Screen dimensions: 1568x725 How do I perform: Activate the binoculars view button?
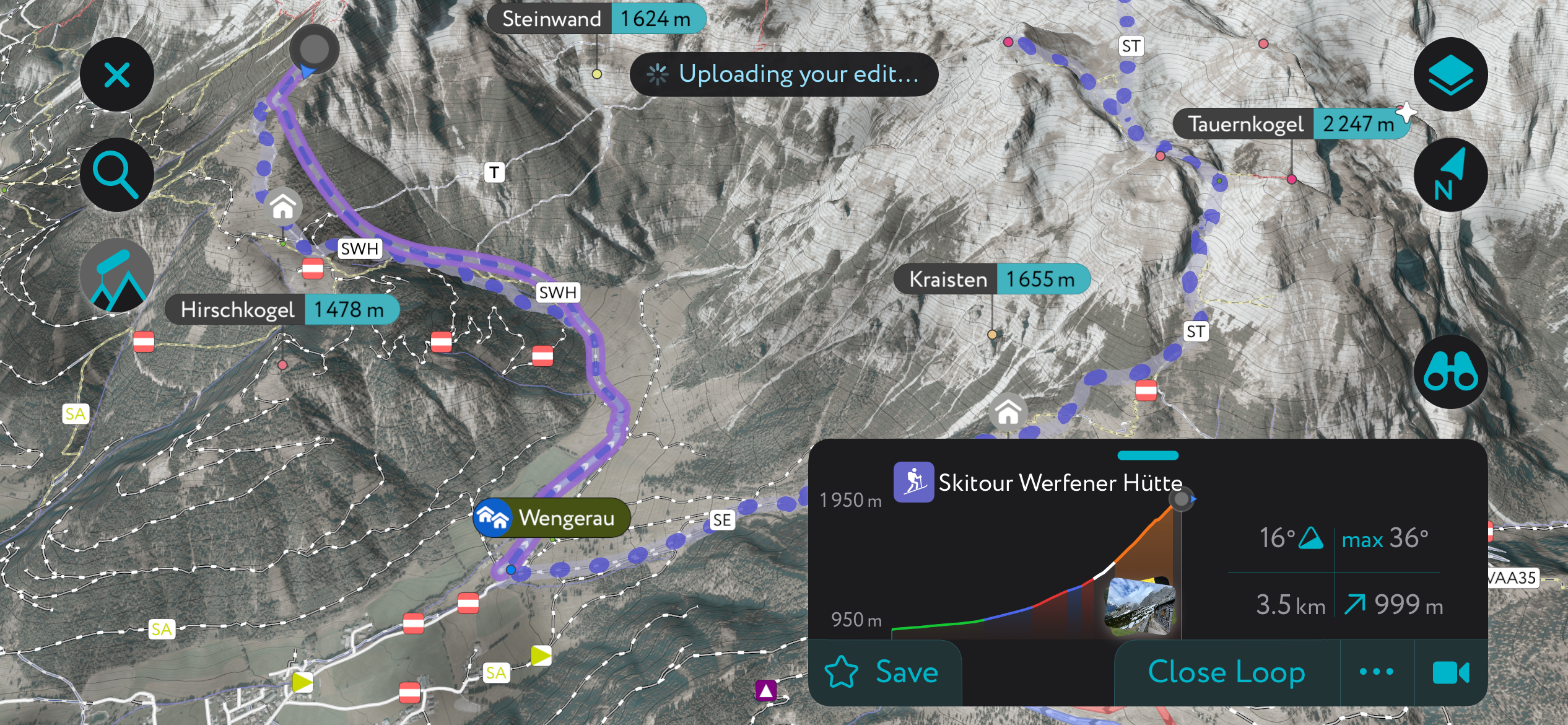(1450, 372)
